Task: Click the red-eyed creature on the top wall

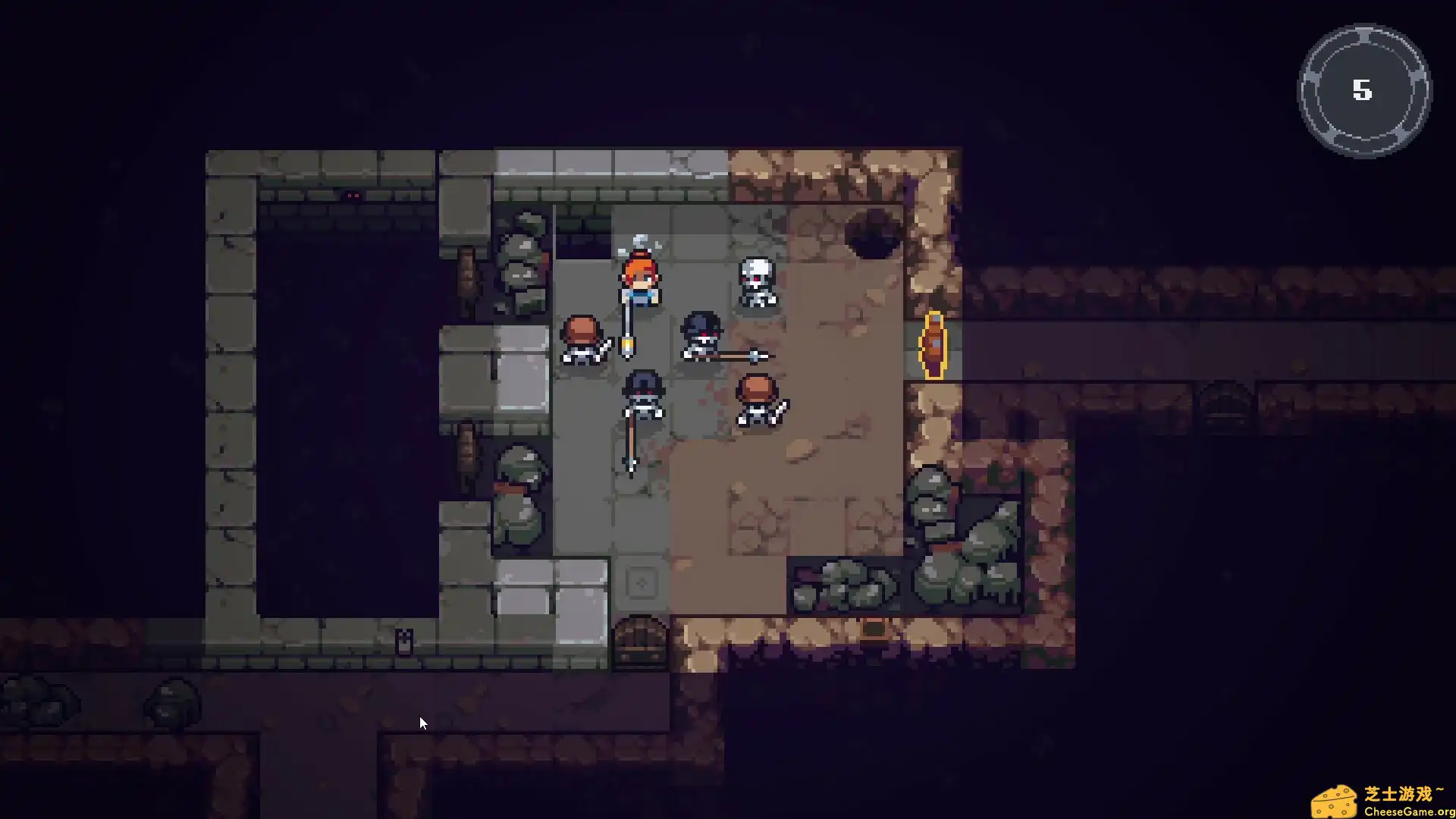Action: 351,196
